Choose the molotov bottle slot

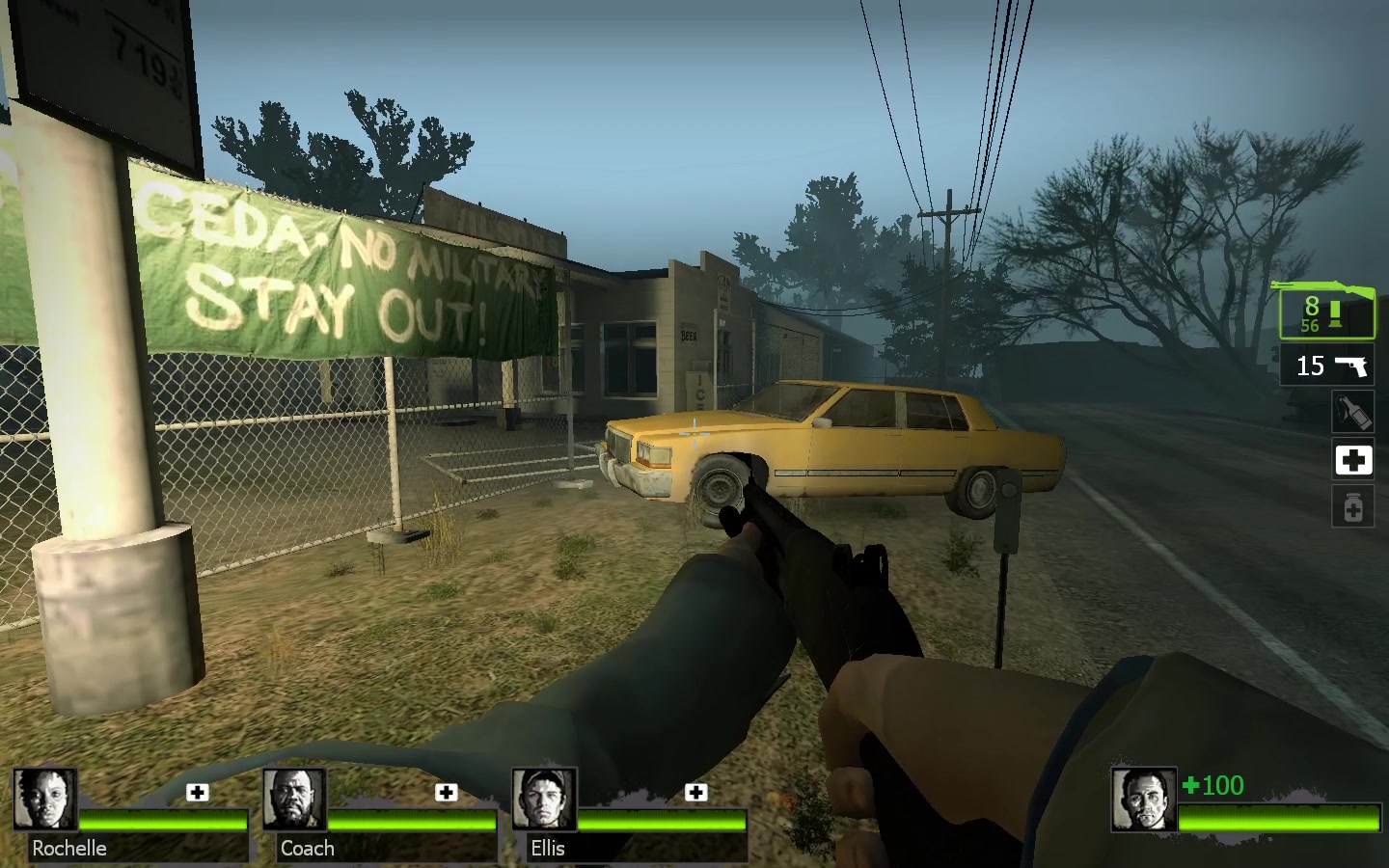pos(1352,413)
